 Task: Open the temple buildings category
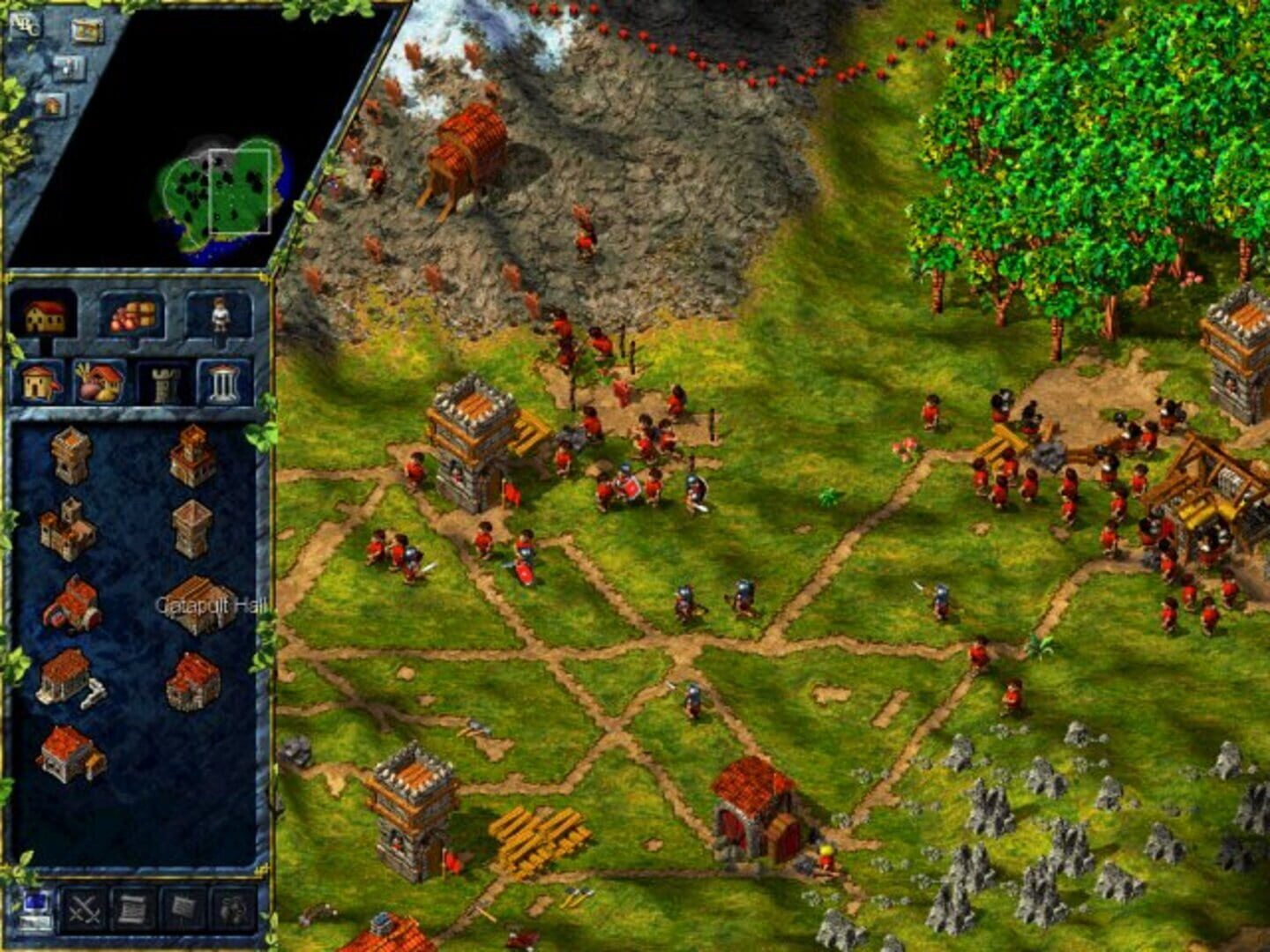(x=222, y=383)
